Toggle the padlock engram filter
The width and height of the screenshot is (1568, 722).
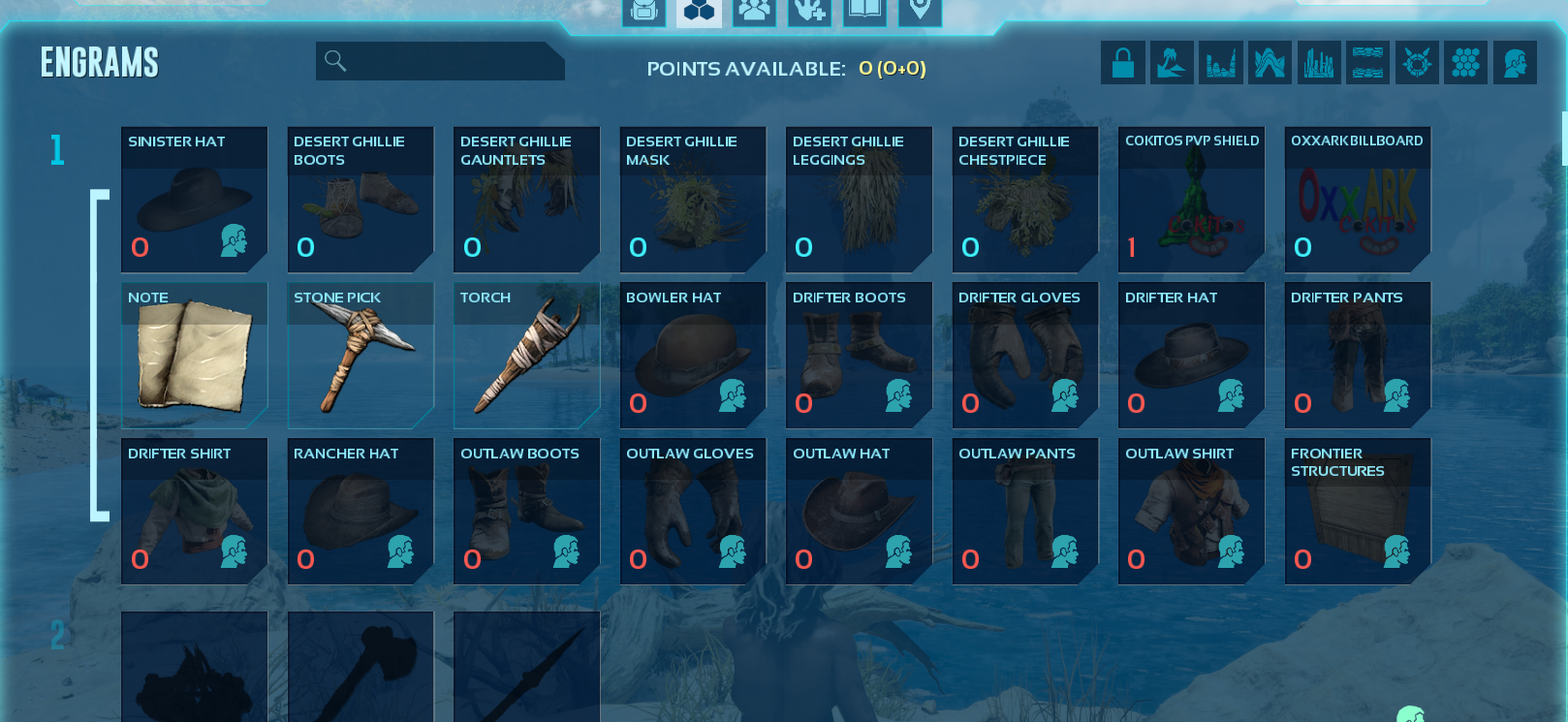click(x=1123, y=63)
